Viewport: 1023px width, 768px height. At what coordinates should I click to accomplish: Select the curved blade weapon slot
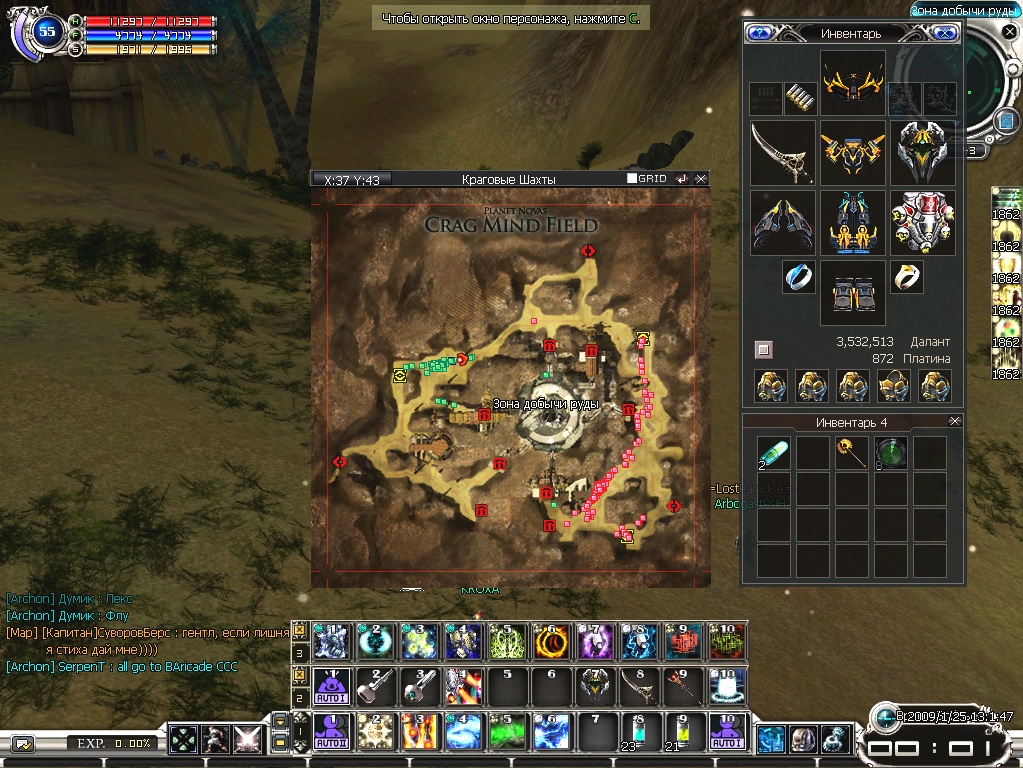[782, 153]
